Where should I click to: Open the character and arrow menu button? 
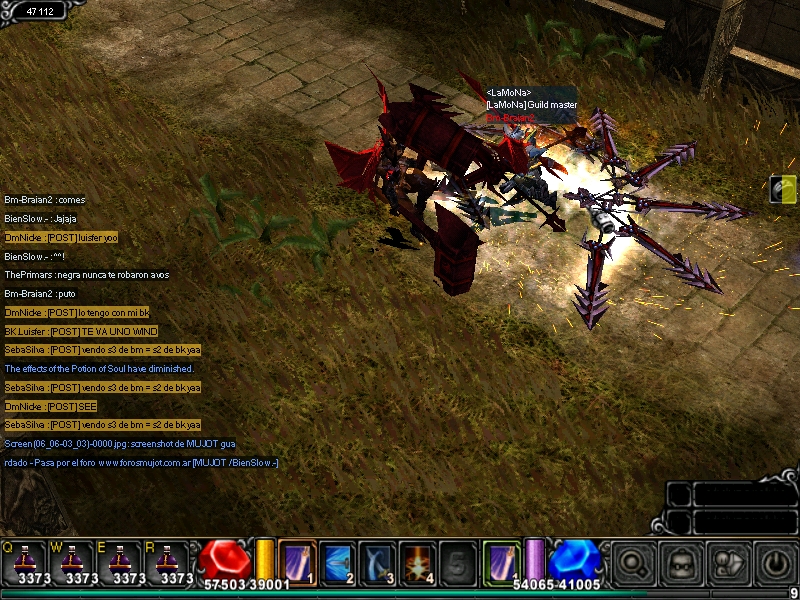728,562
